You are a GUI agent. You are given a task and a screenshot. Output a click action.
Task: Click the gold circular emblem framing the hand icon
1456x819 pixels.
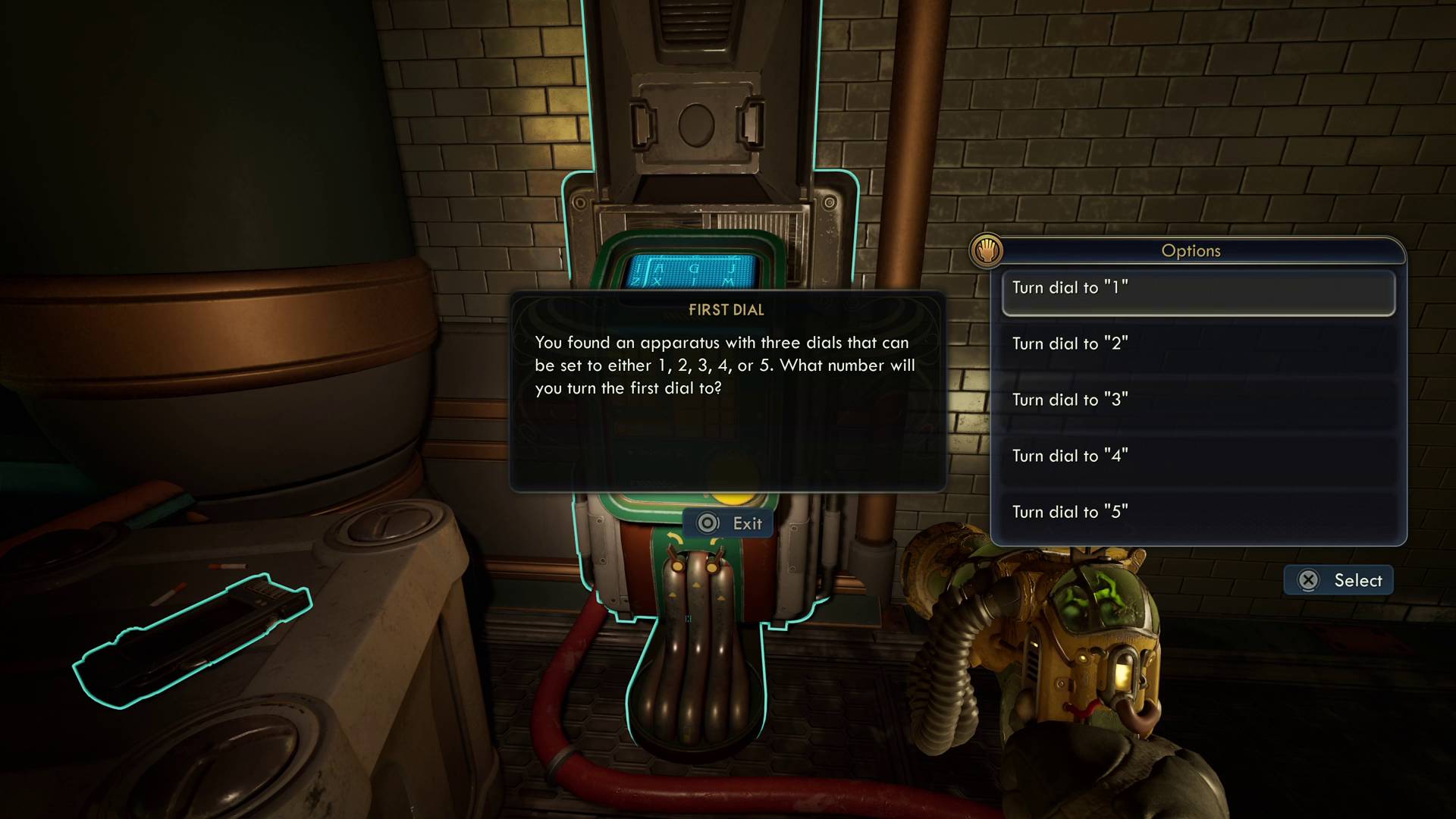coord(987,251)
